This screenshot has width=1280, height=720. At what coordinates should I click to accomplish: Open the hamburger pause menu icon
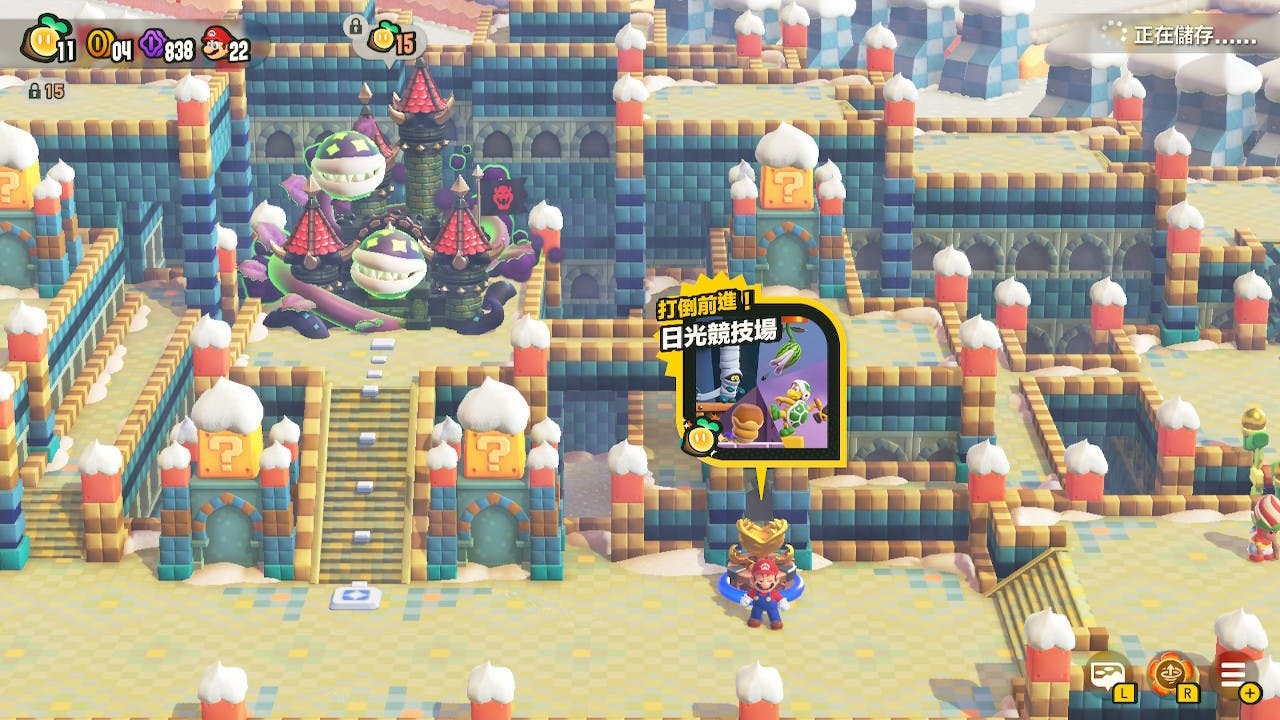click(1233, 673)
